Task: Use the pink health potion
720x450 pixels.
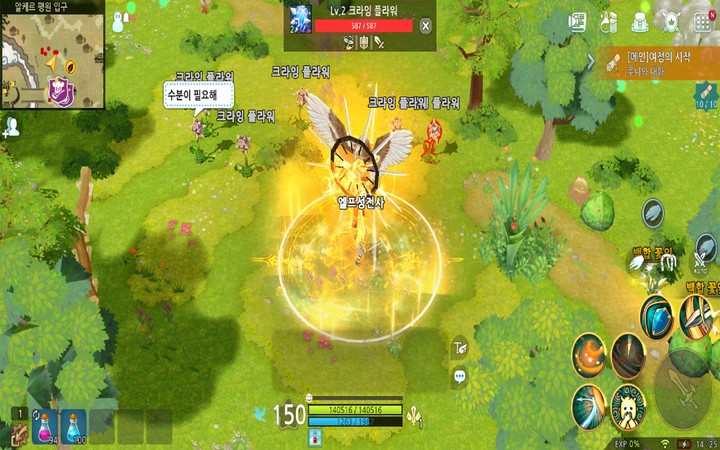Action: [43, 428]
